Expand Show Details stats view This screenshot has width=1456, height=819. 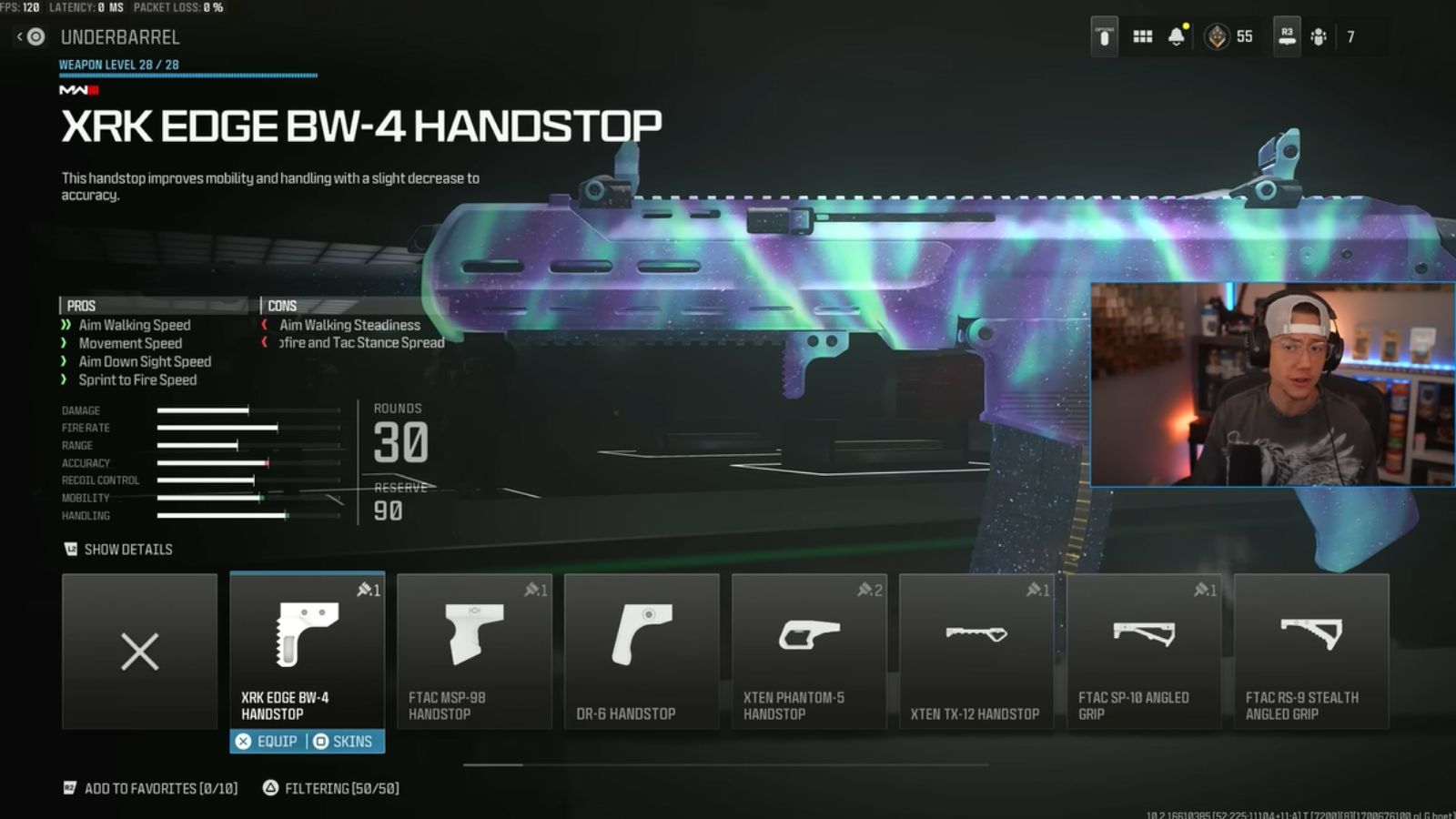click(119, 549)
